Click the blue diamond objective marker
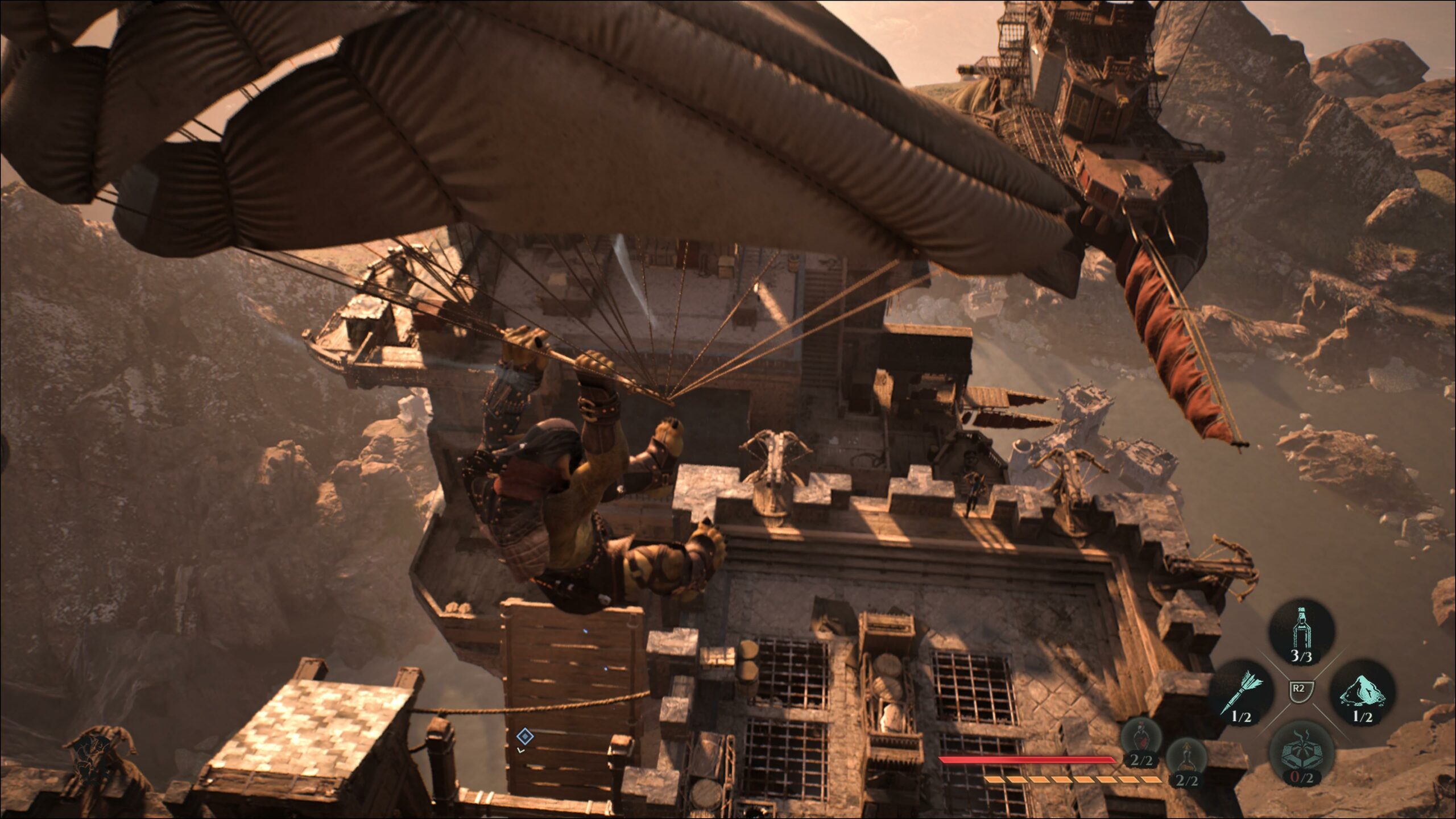The image size is (1456, 819). 524,737
